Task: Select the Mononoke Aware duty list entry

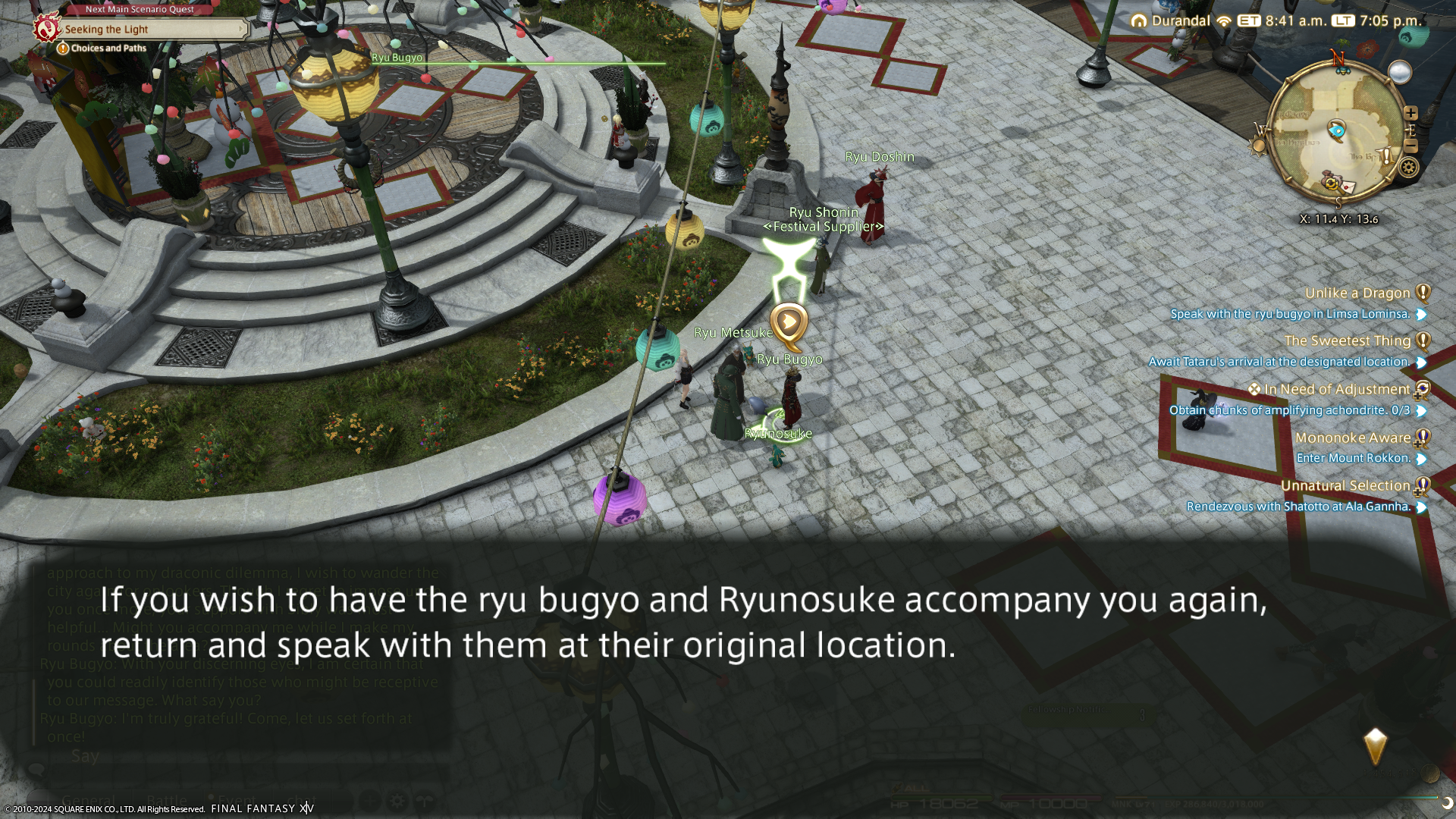Action: (1352, 438)
